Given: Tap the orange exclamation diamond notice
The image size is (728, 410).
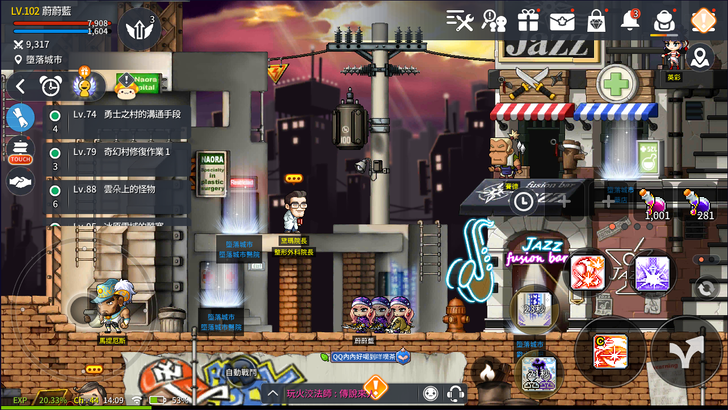Looking at the screenshot, I should [x=703, y=20].
